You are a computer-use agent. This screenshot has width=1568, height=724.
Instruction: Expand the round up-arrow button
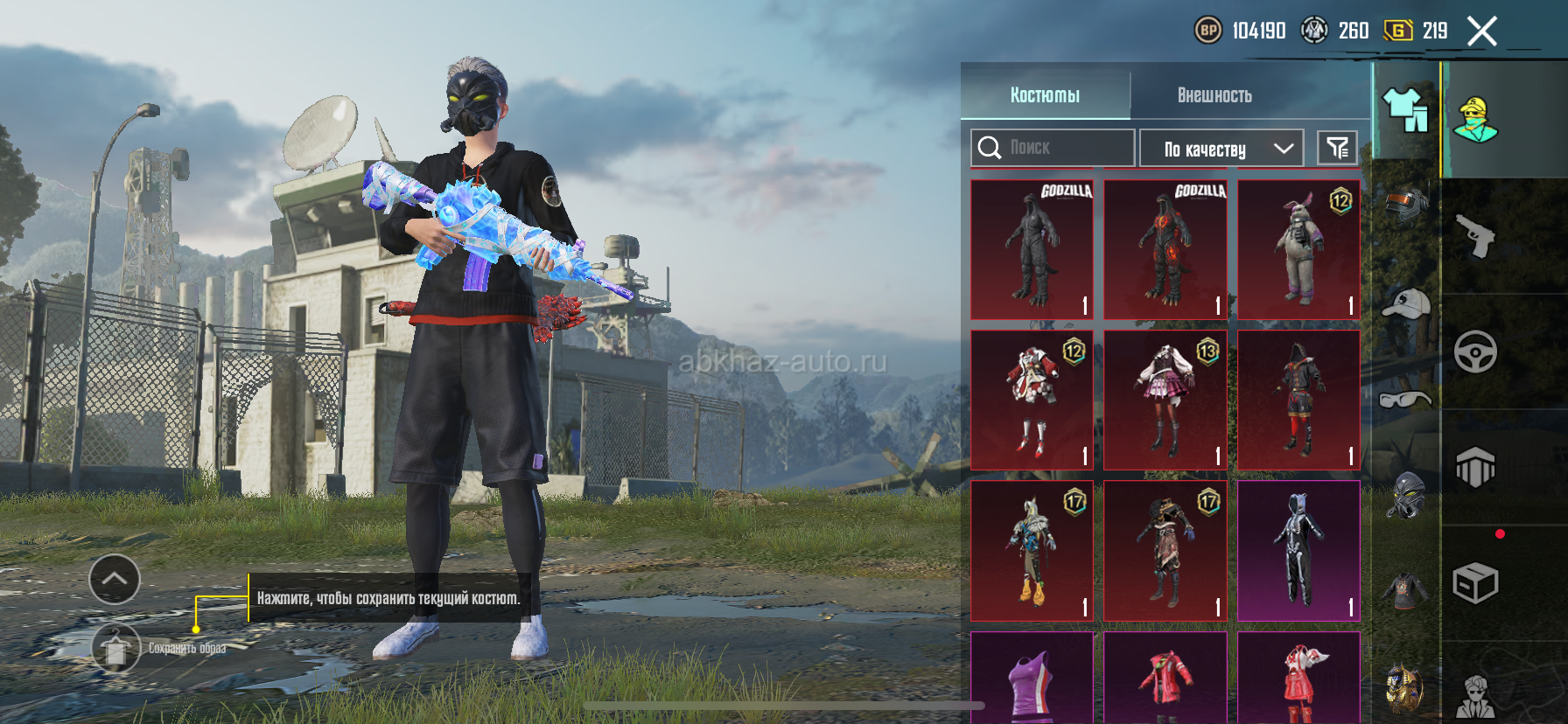click(x=115, y=579)
